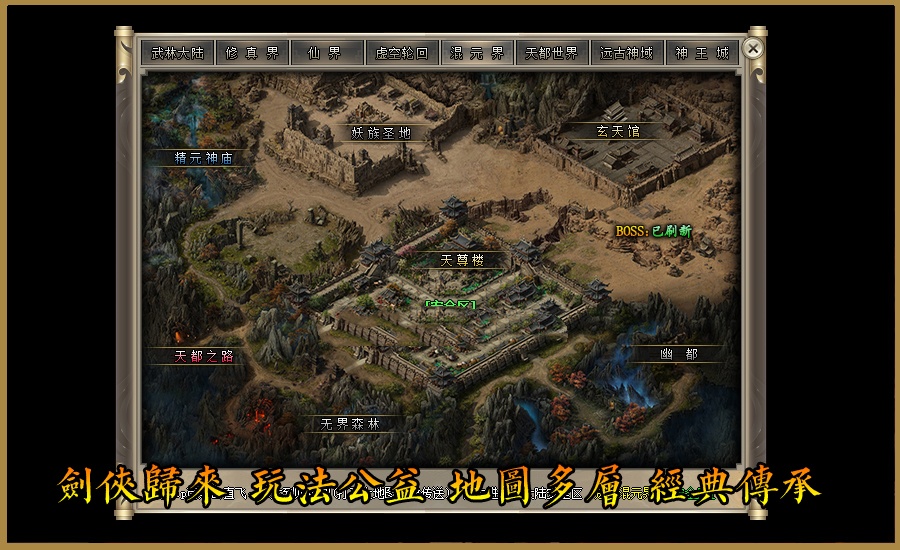Select the 神王城 tab
Image resolution: width=900 pixels, height=550 pixels.
702,53
